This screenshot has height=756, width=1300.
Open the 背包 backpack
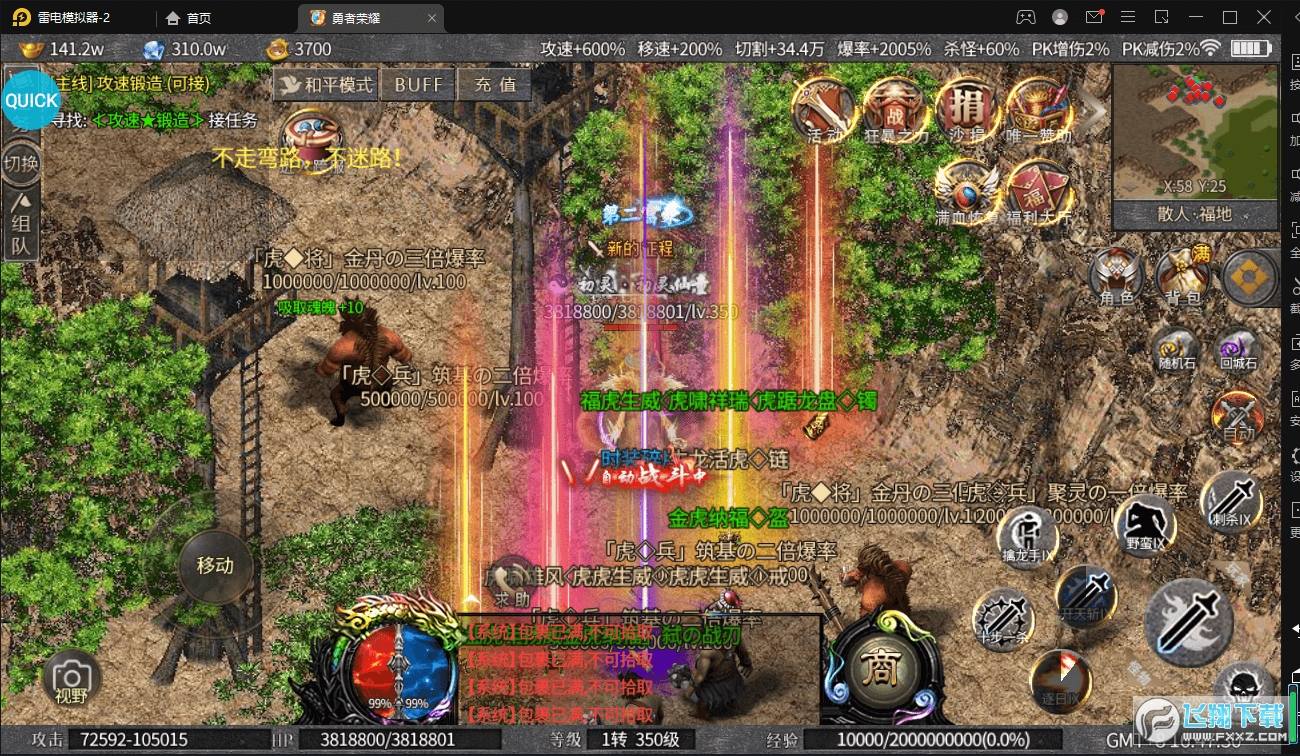(1183, 276)
